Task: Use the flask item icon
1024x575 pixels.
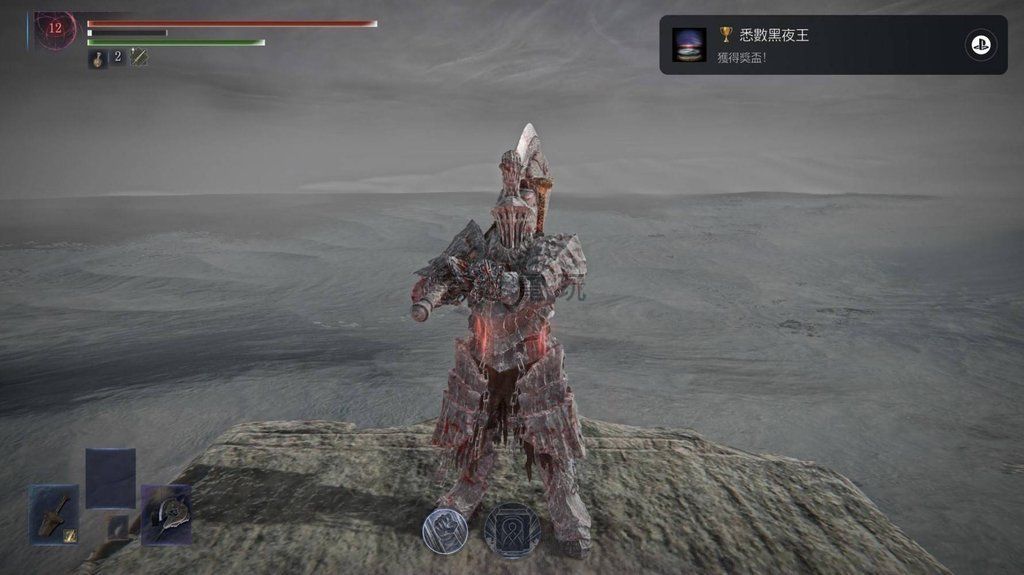Action: 98,59
